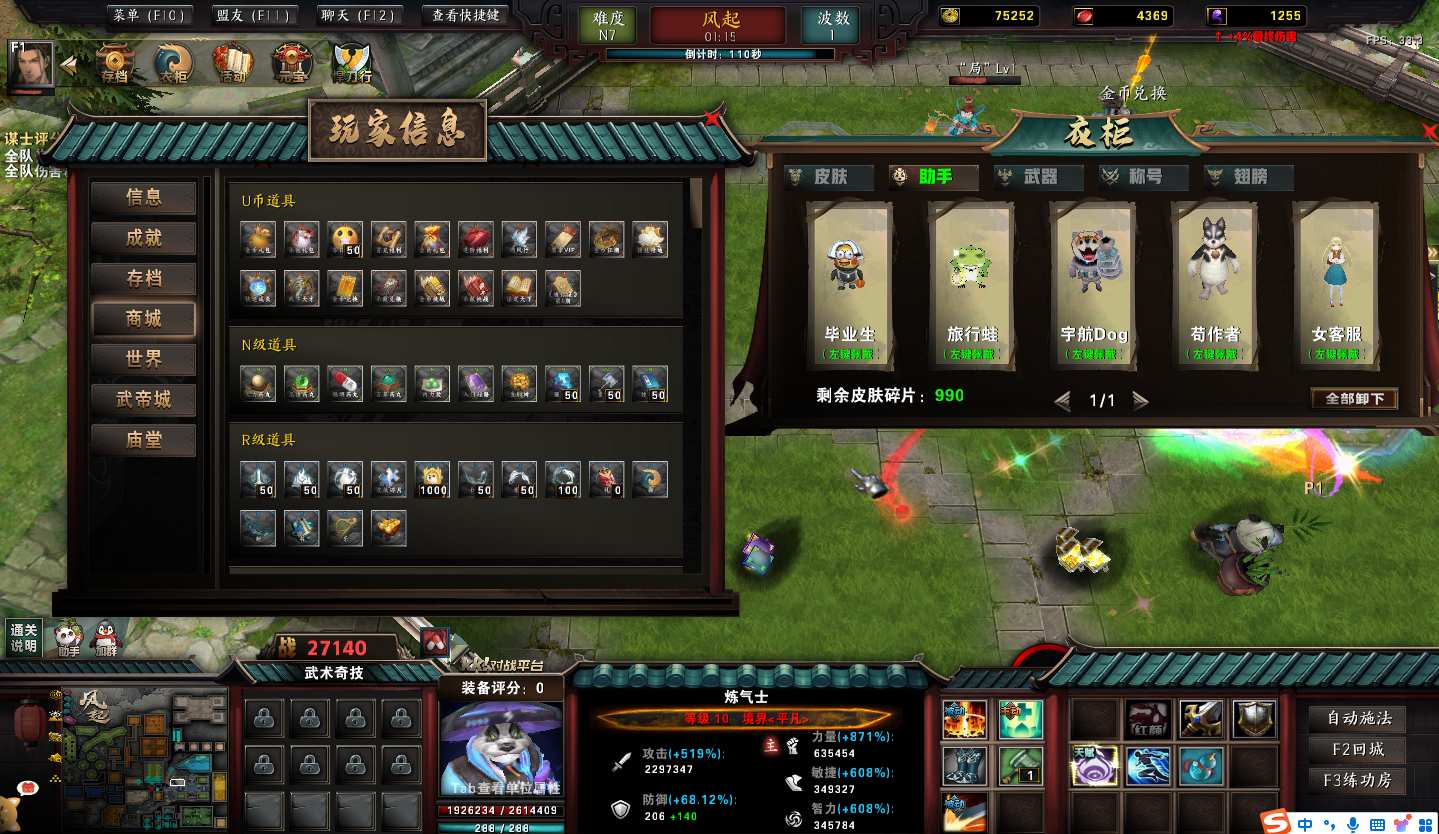This screenshot has width=1439, height=834.
Task: Toggle the 自动施法 auto-cast button
Action: click(x=1359, y=718)
